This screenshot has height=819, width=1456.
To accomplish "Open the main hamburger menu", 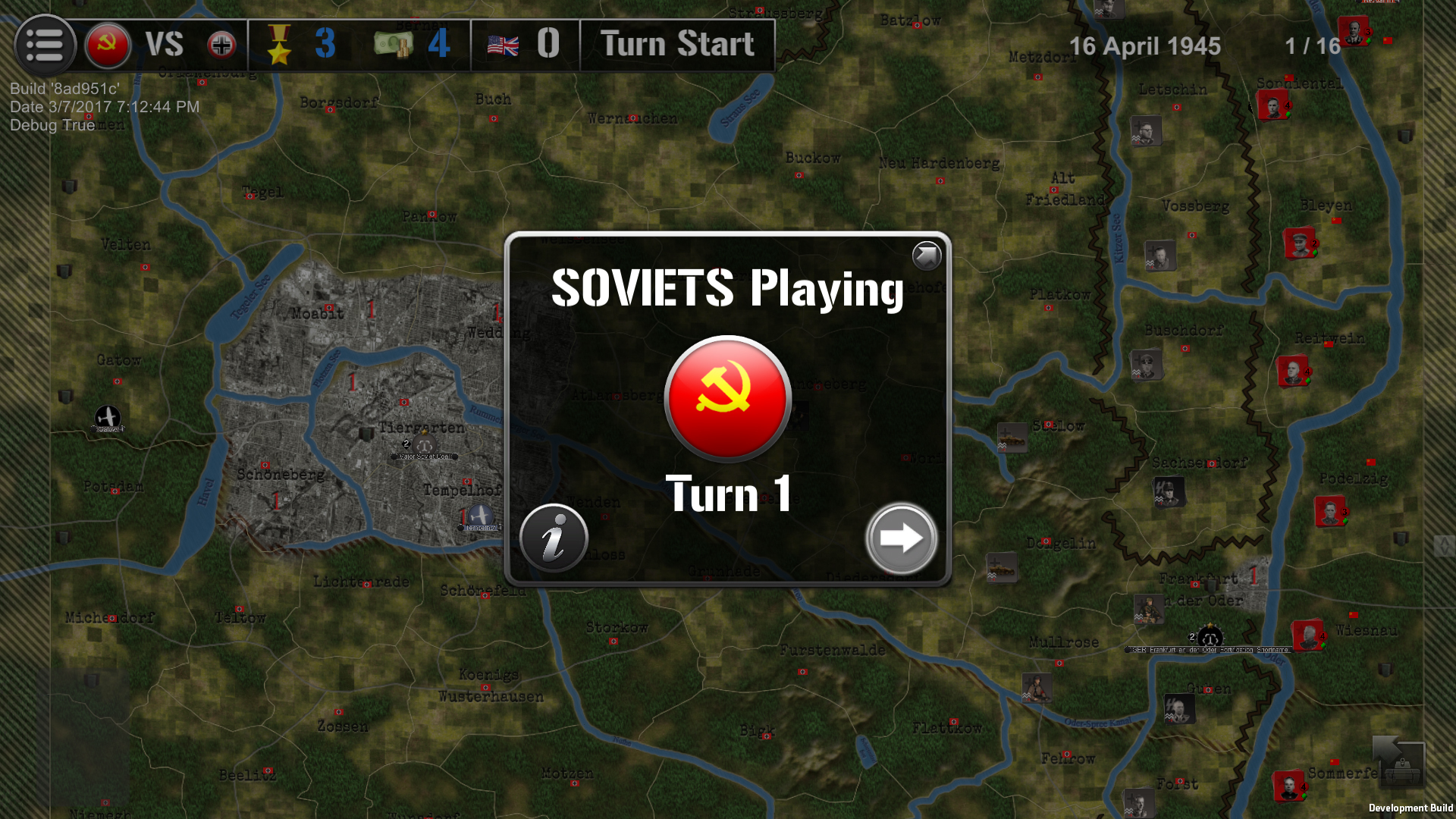I will [44, 45].
